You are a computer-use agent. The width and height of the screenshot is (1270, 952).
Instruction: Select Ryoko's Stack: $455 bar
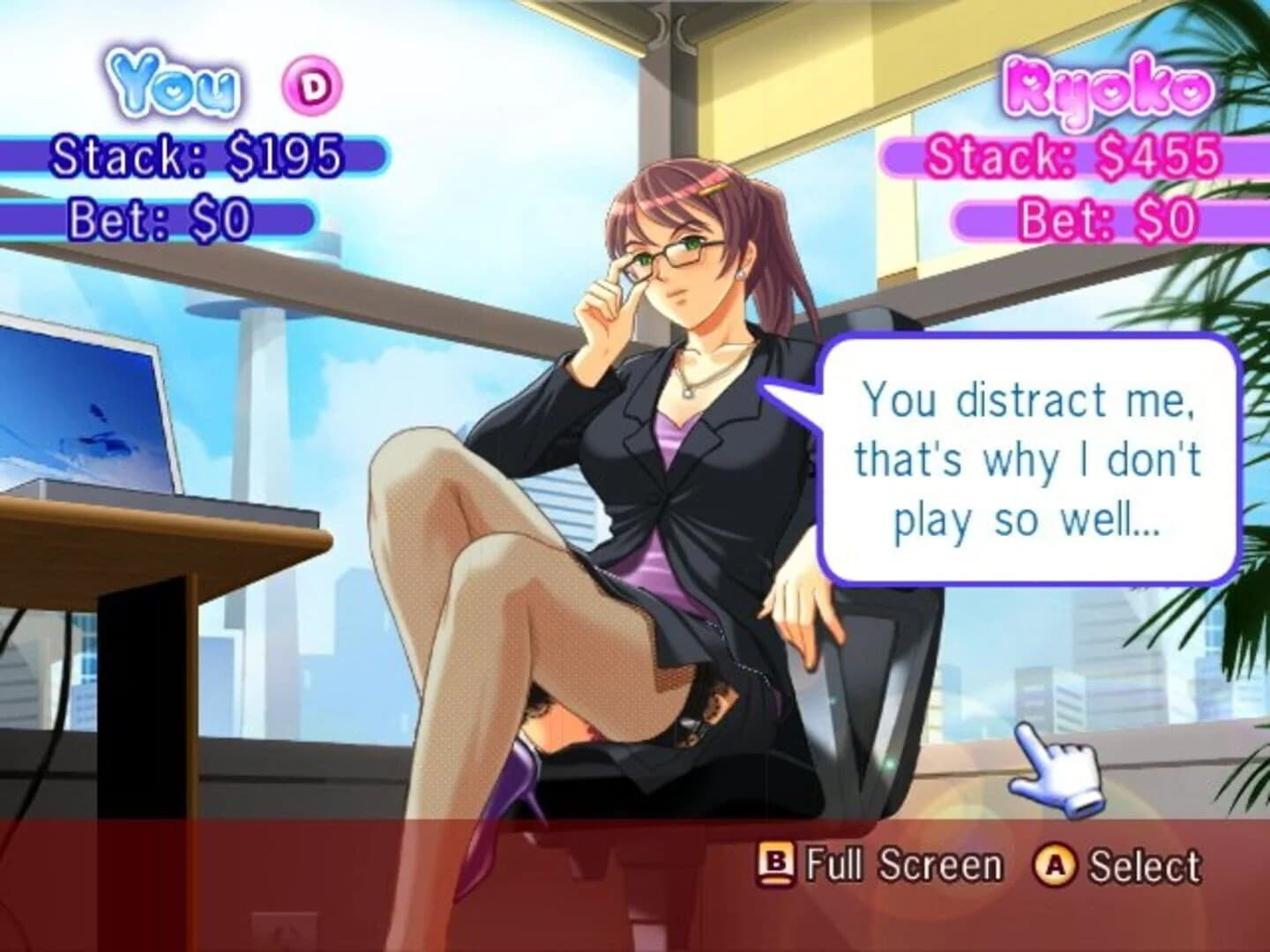coord(1073,160)
